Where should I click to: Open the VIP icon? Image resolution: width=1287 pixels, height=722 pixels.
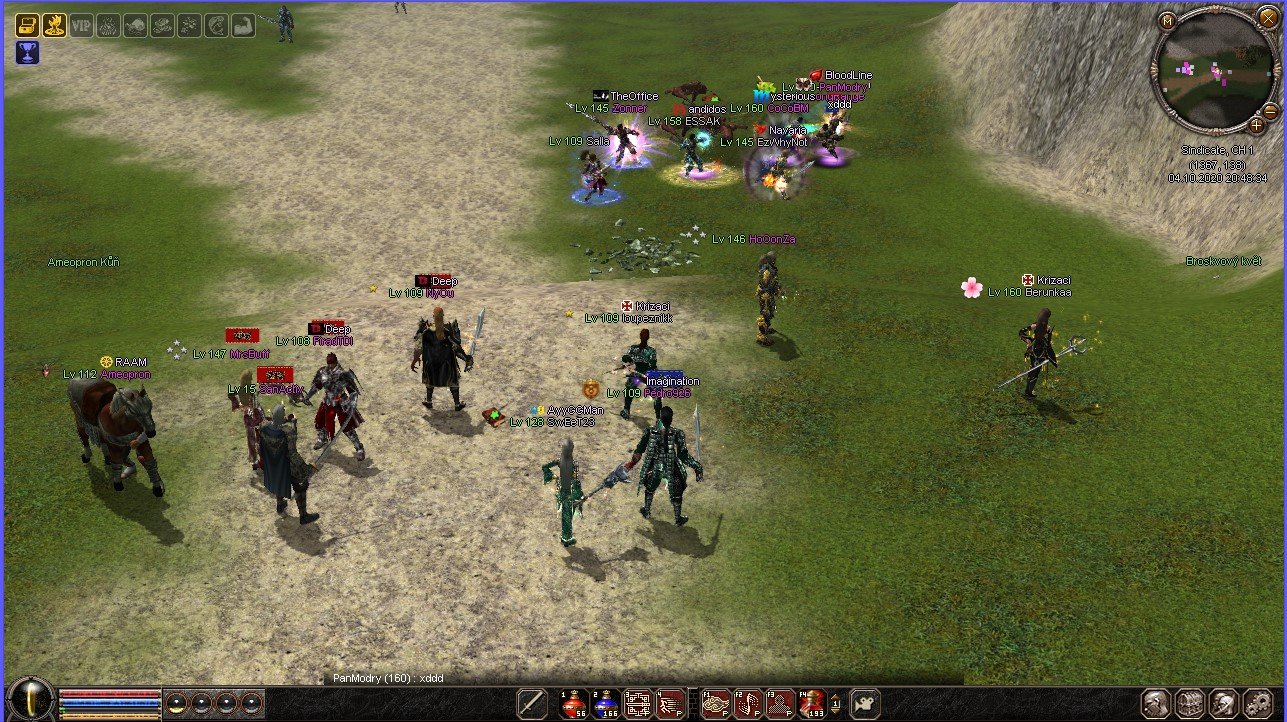(81, 26)
